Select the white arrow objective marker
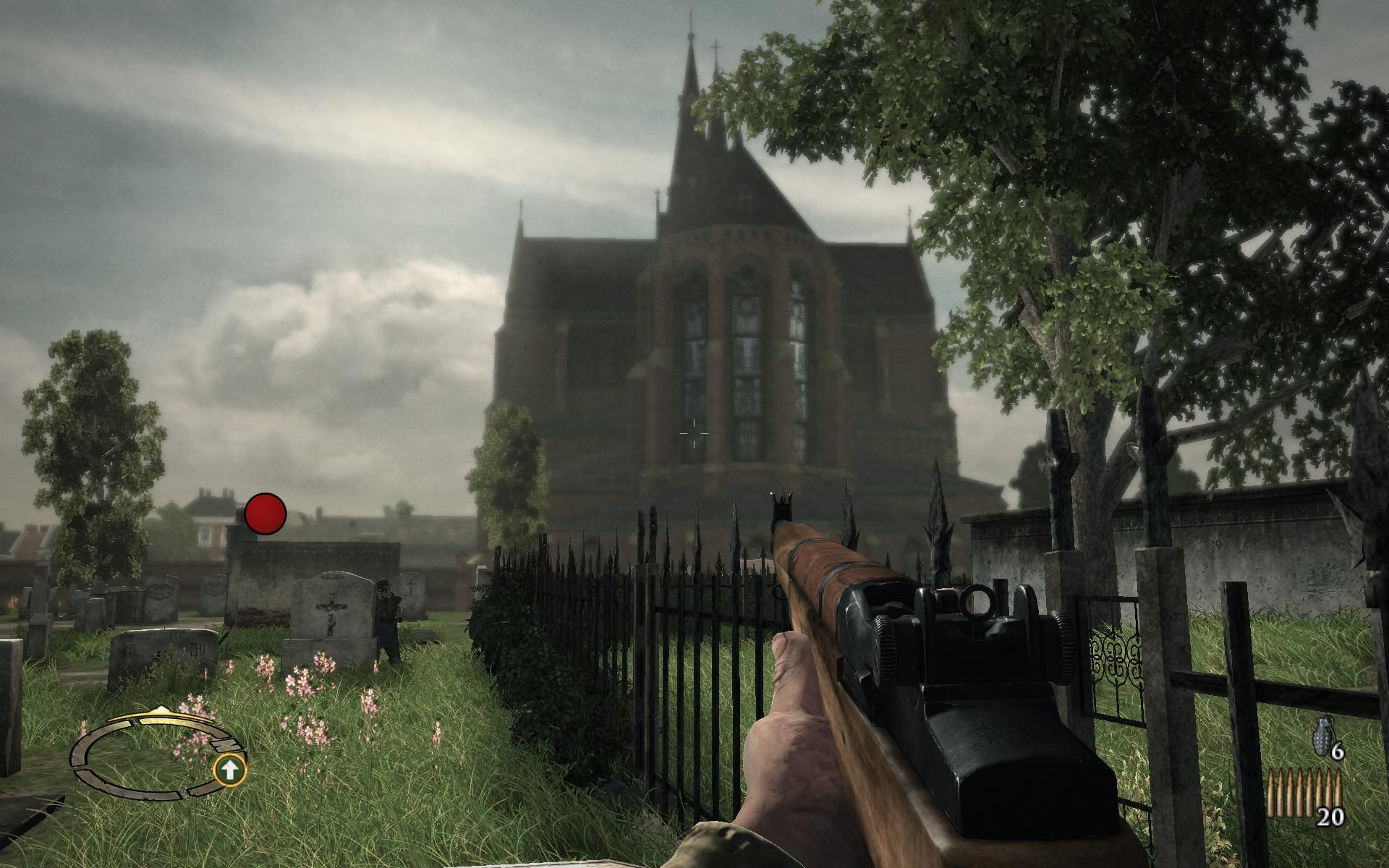This screenshot has width=1389, height=868. (x=230, y=770)
